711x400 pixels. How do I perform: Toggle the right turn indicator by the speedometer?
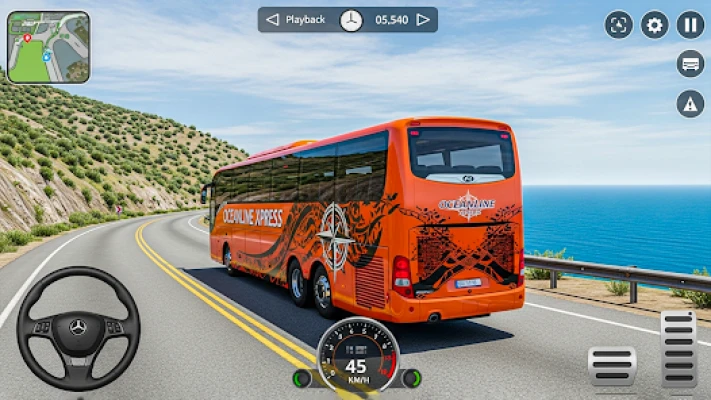coord(410,378)
